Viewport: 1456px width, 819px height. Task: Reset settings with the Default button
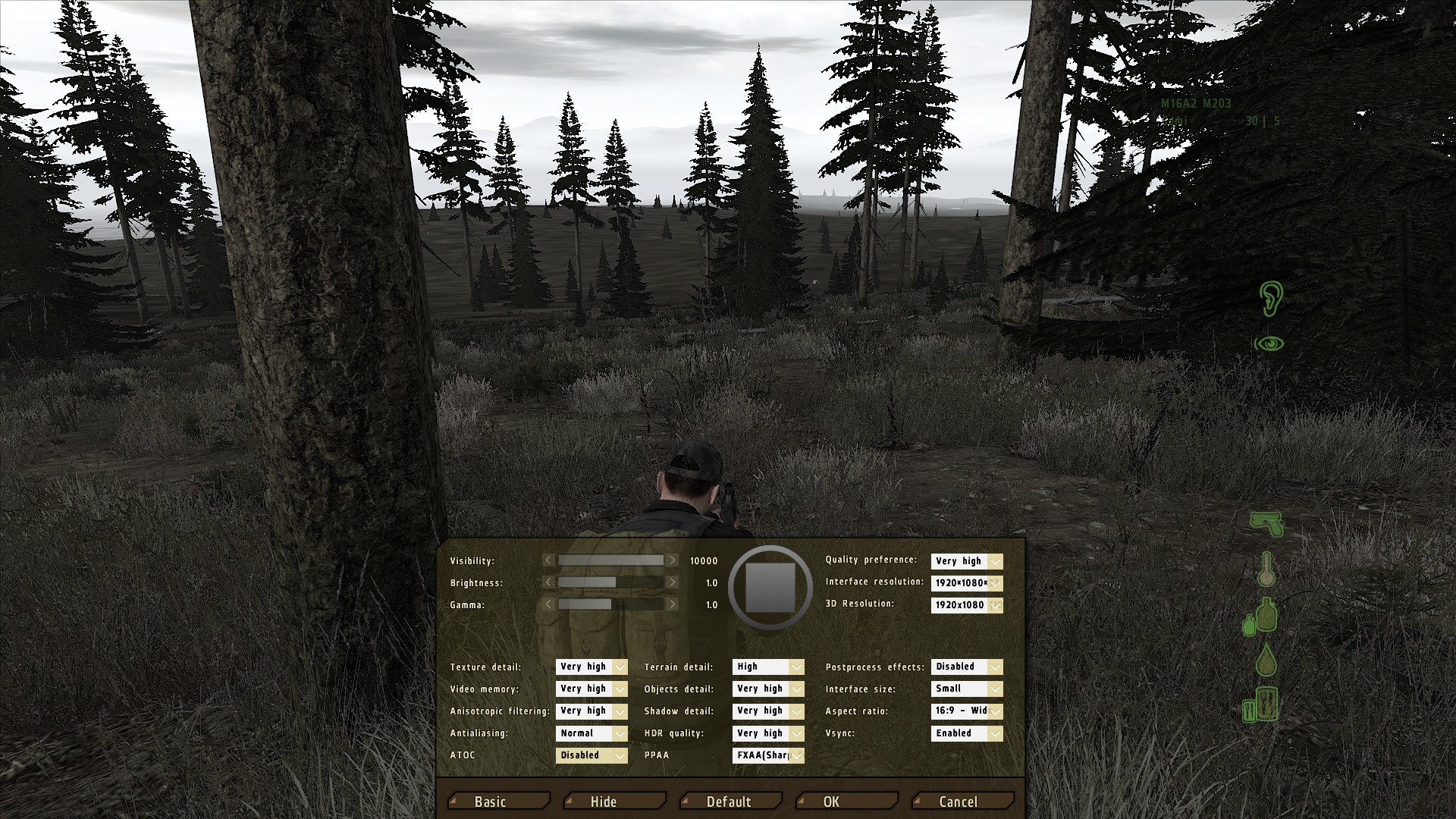(730, 802)
